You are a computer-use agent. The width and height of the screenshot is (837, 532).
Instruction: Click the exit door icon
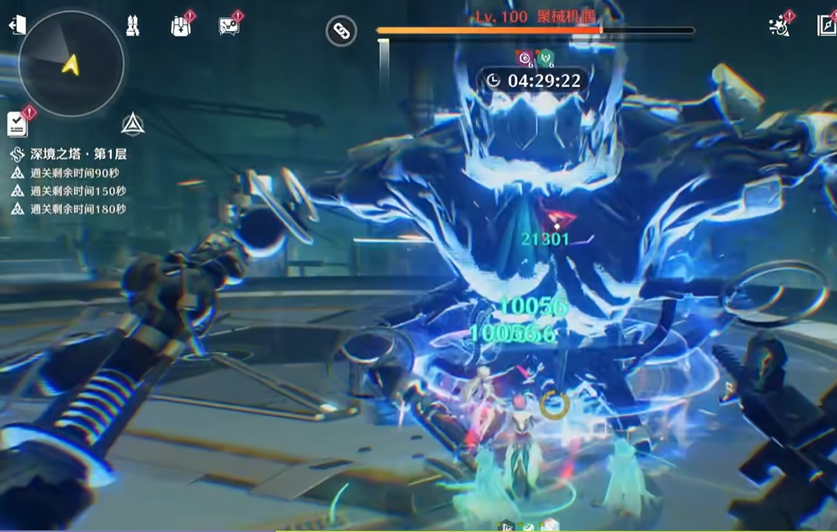click(x=17, y=25)
